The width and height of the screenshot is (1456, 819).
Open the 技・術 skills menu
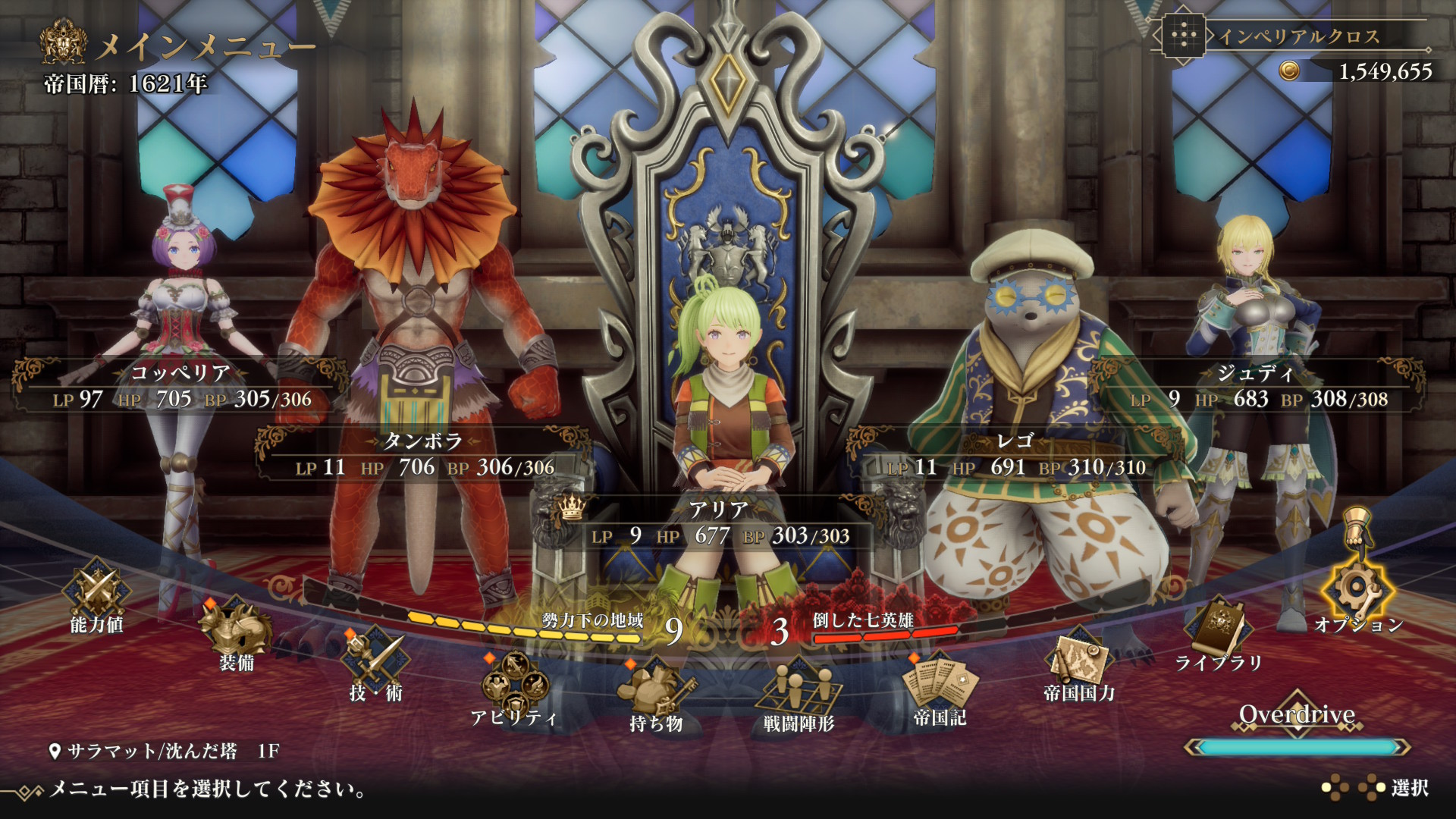coord(375,664)
